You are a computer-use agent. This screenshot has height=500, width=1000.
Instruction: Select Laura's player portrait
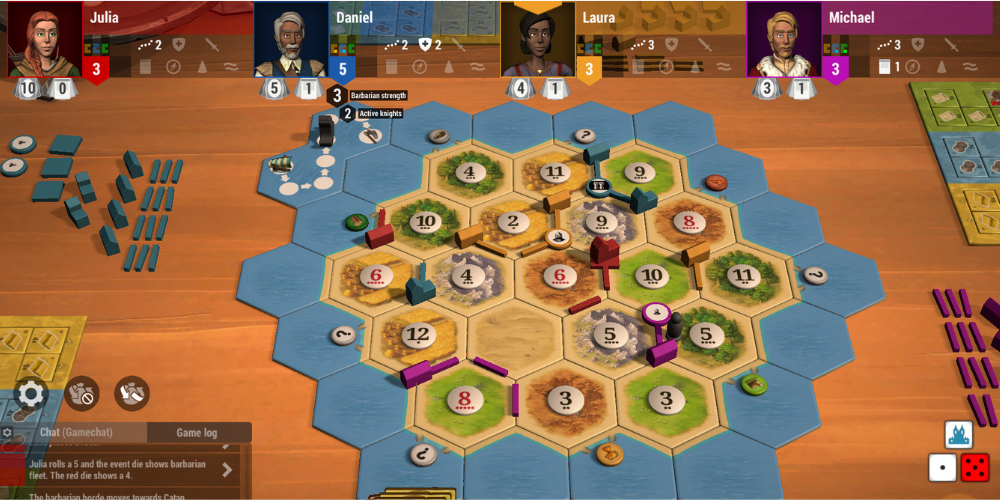click(x=537, y=40)
